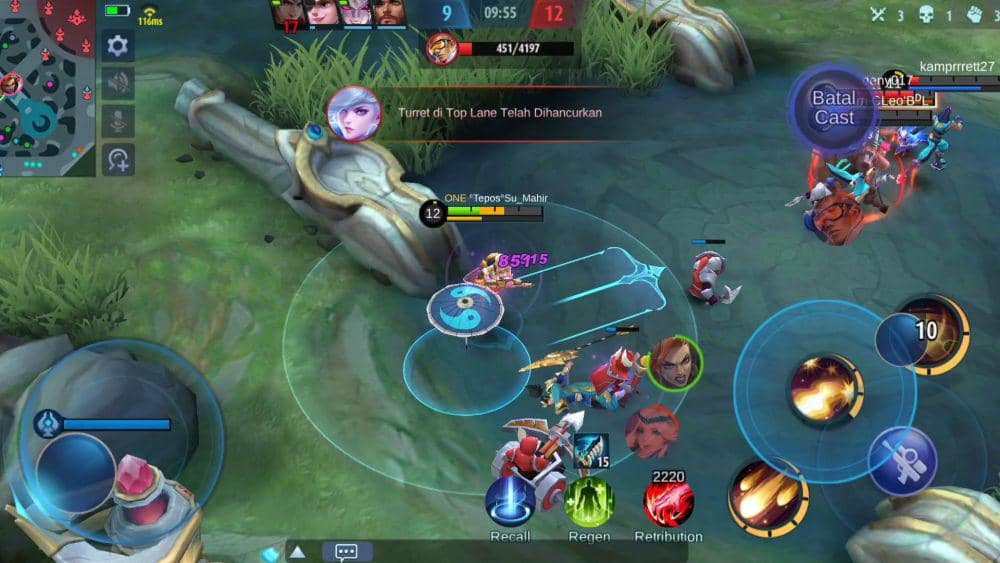Tap the faded red-haired hero portrait
The height and width of the screenshot is (563, 1000).
(652, 431)
